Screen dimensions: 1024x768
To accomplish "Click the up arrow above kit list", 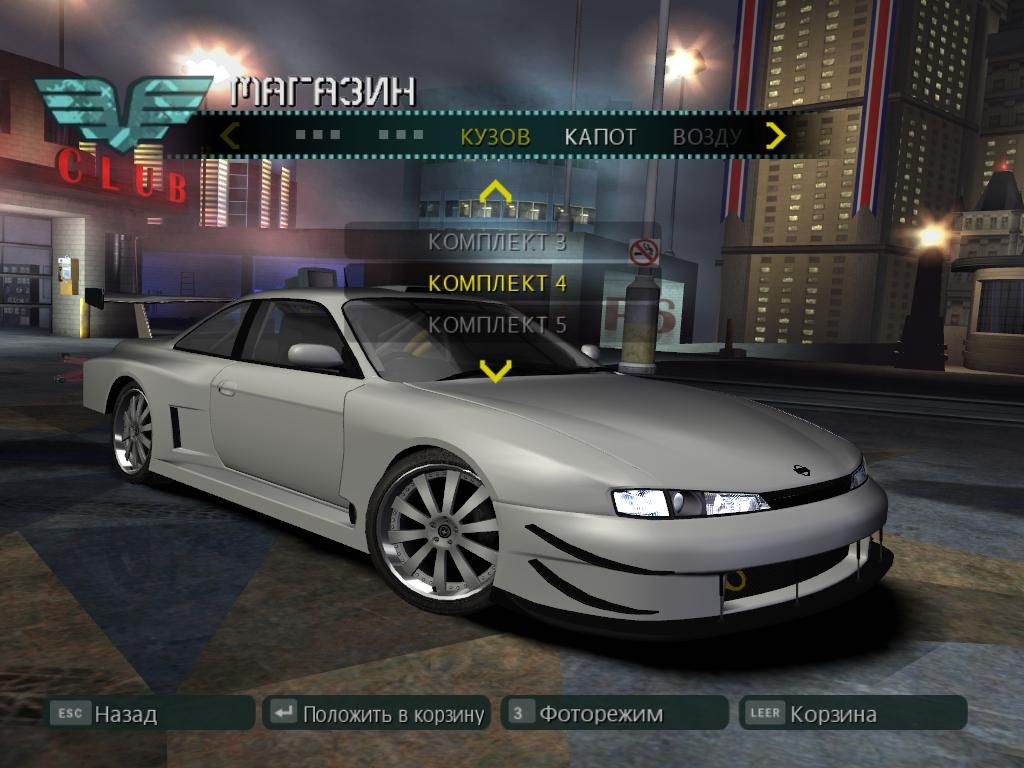I will click(x=495, y=191).
